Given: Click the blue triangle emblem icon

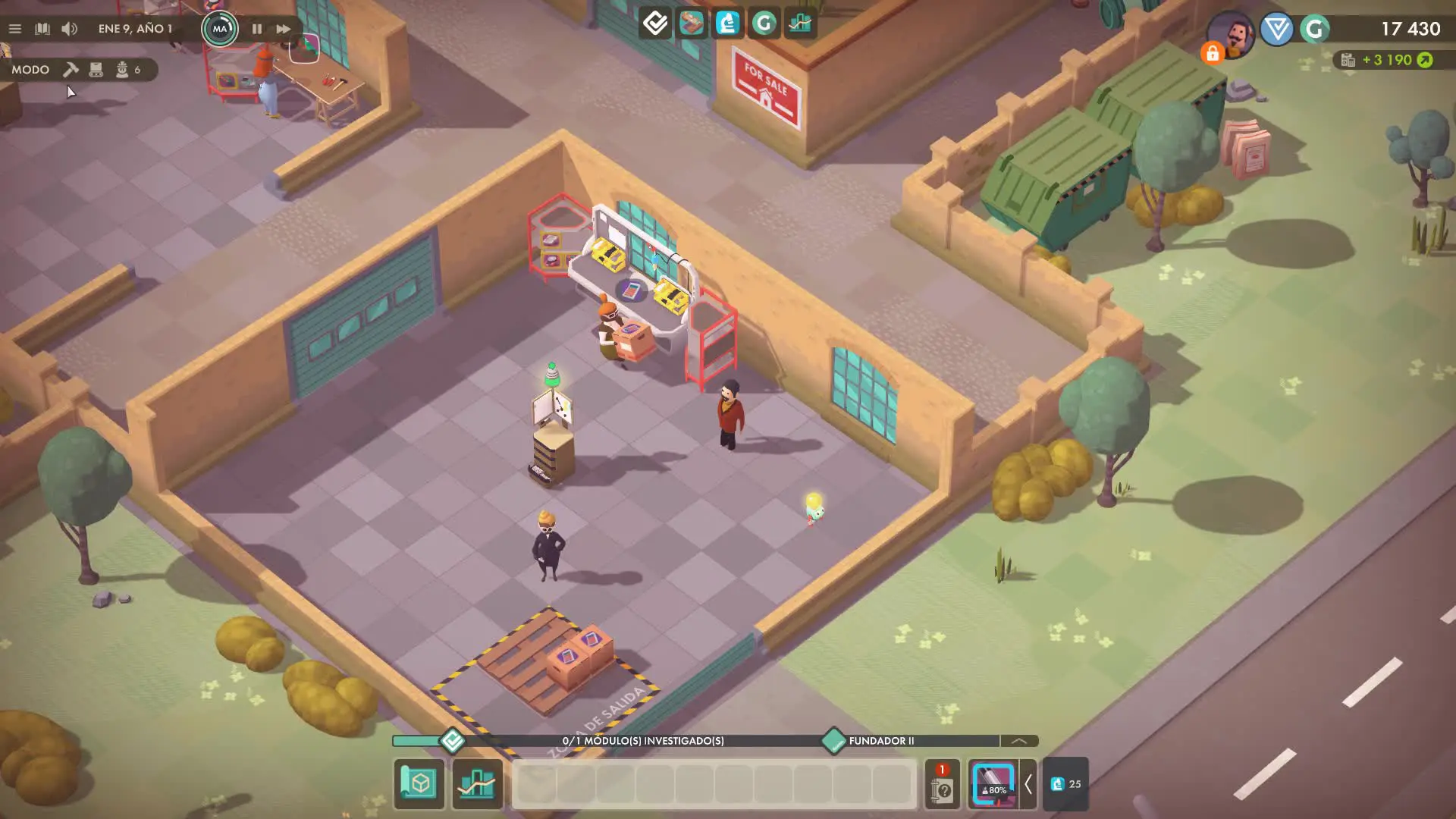Looking at the screenshot, I should [1277, 30].
